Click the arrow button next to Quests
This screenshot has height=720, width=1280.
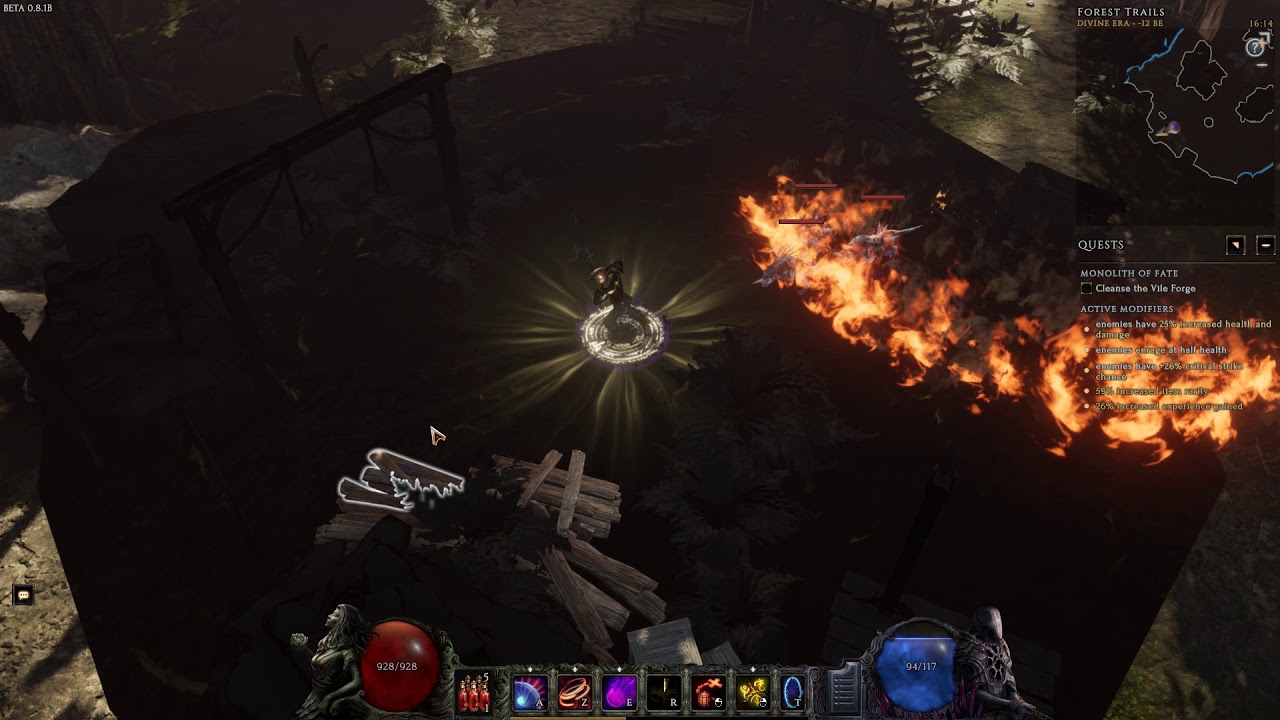pos(1236,245)
